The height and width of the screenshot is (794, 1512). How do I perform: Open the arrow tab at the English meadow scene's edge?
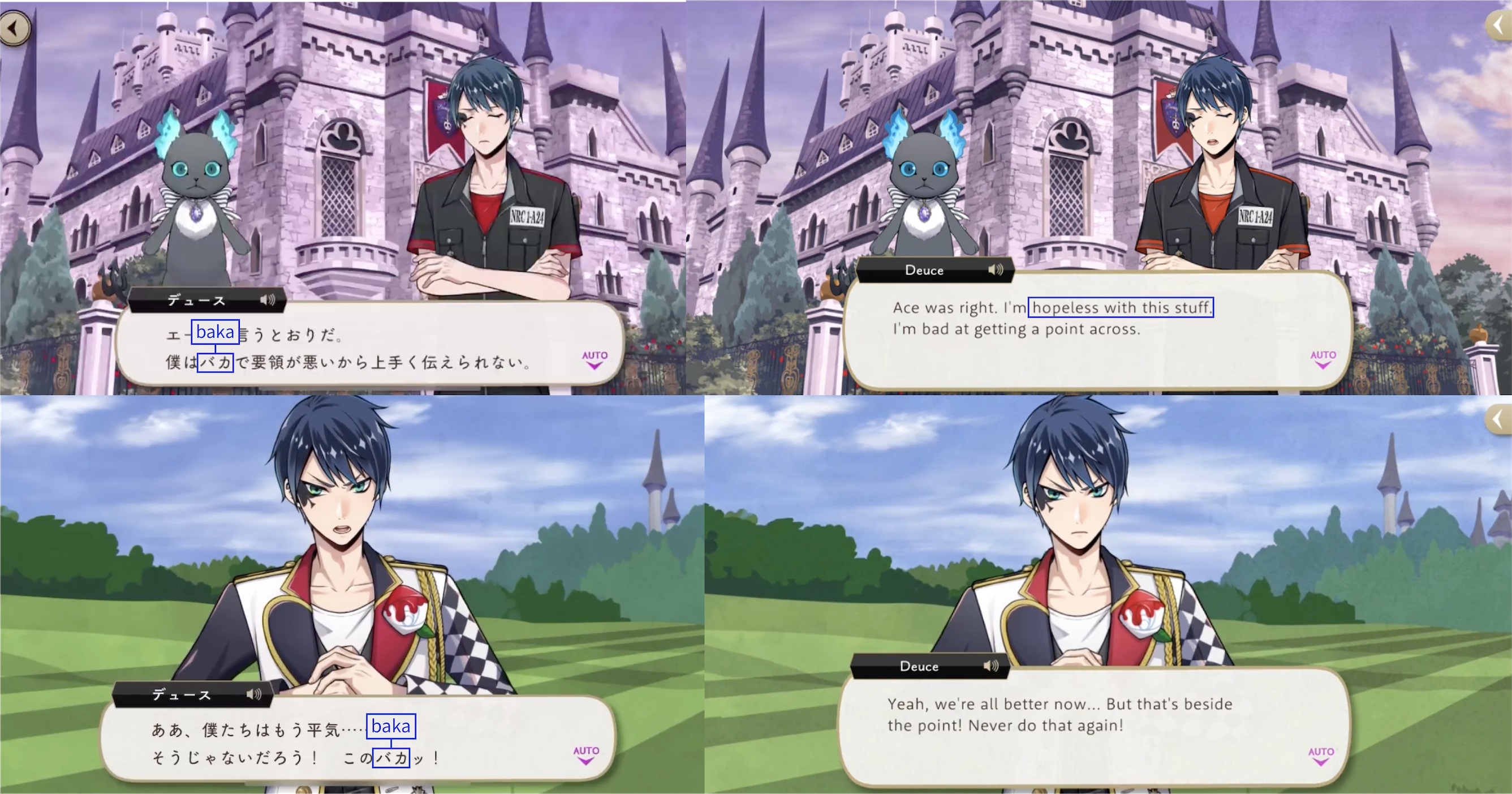tap(1500, 419)
